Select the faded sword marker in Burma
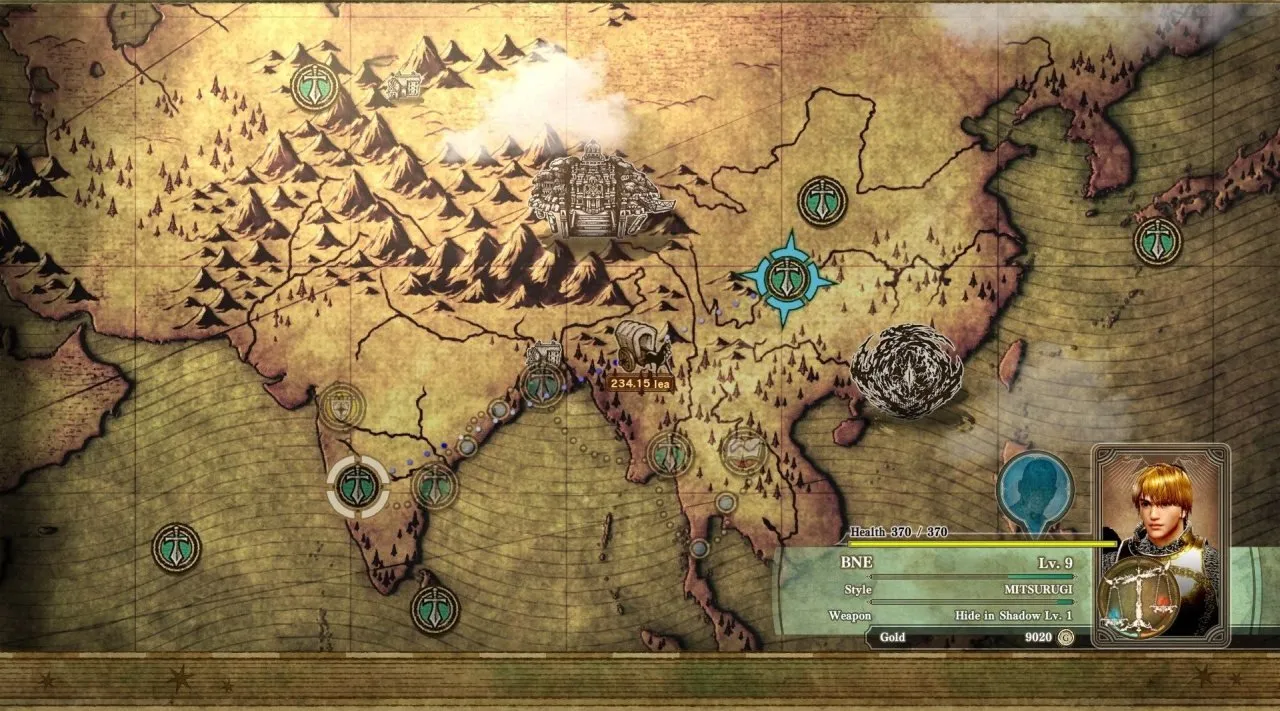Screen dimensions: 1280x711 [670, 454]
